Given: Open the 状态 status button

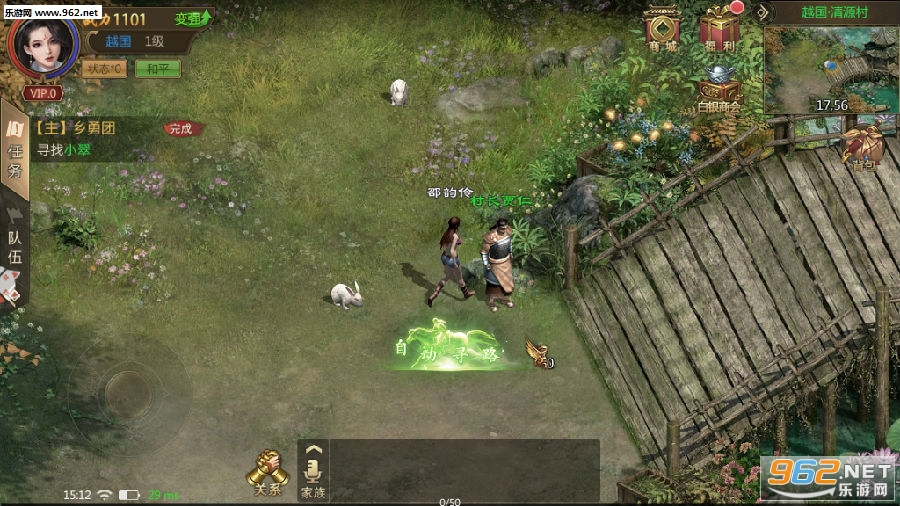Looking at the screenshot, I should point(103,69).
